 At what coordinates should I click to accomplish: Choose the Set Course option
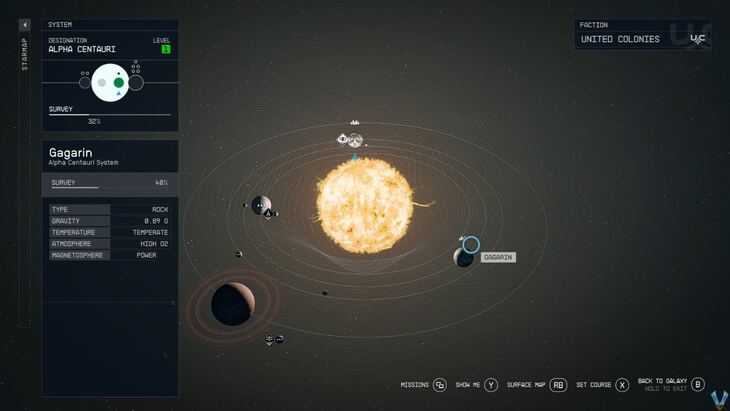[x=593, y=385]
